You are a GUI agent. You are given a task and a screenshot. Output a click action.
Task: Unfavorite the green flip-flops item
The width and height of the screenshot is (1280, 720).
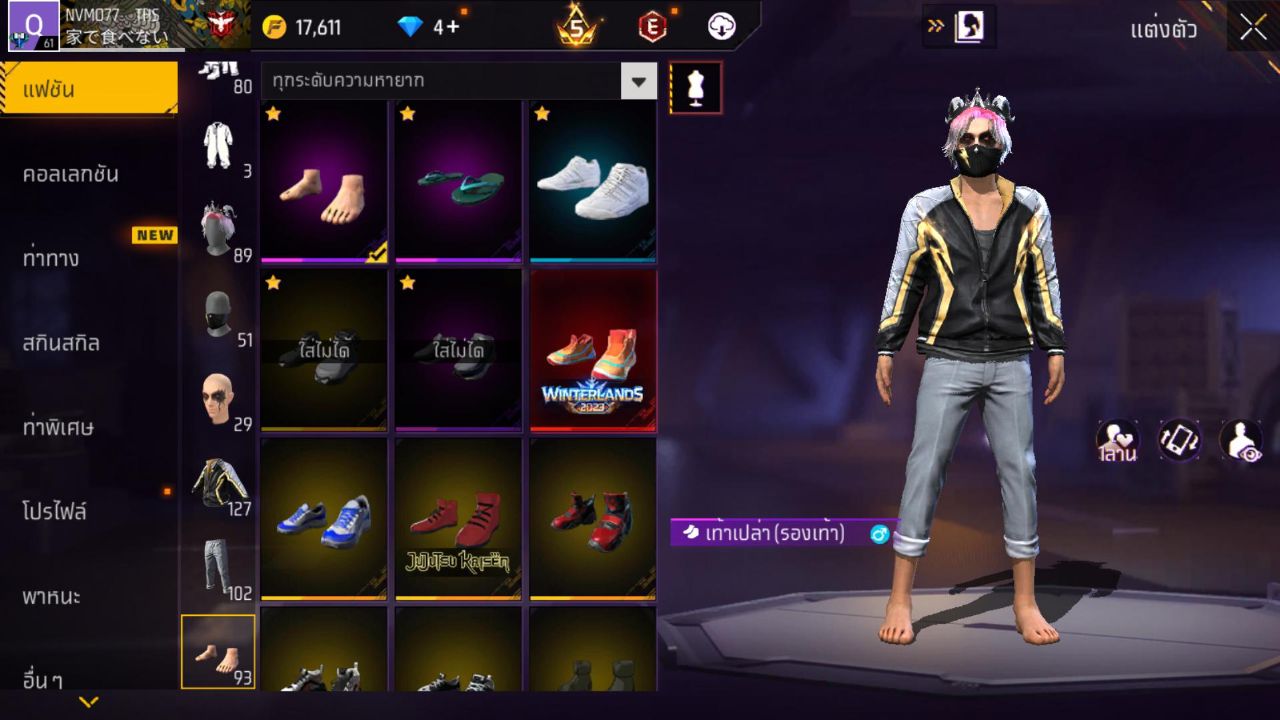405,113
